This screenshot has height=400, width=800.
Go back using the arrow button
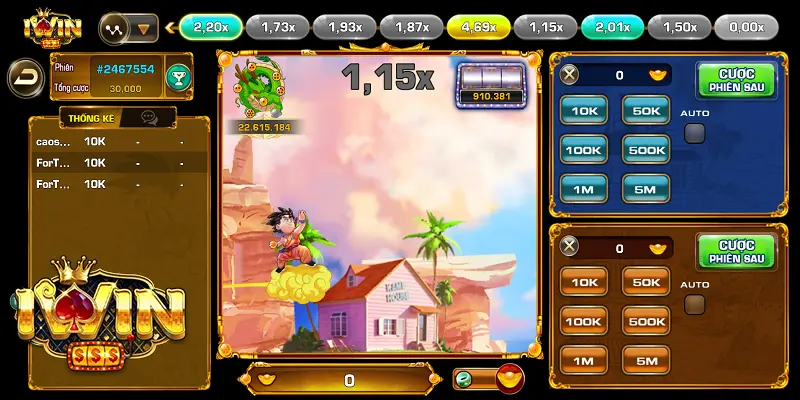point(22,76)
